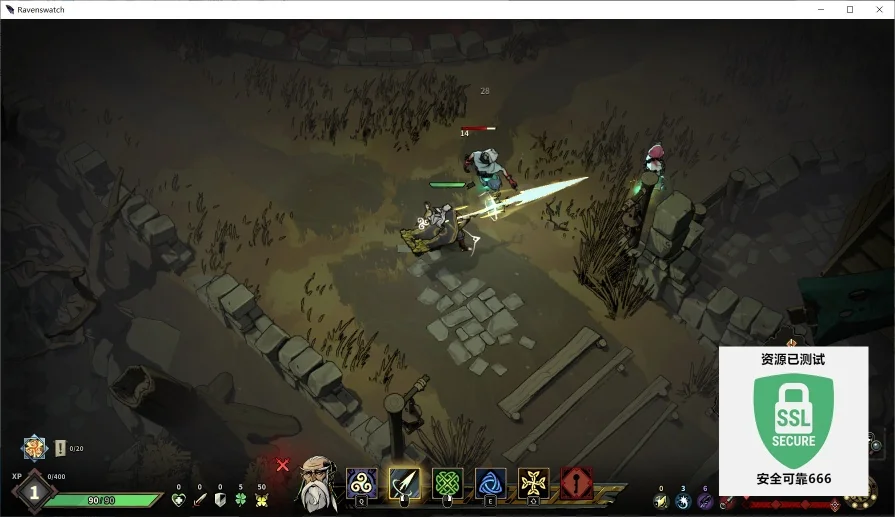Inspect the shield defense stat icon
895x517 pixels.
220,499
